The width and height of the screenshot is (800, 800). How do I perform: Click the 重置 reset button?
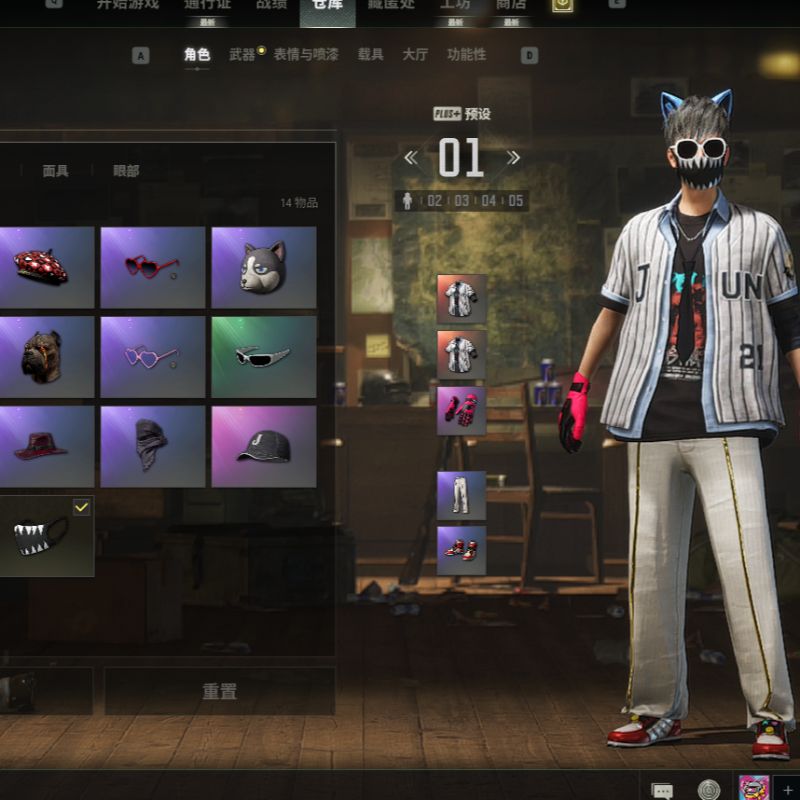219,691
